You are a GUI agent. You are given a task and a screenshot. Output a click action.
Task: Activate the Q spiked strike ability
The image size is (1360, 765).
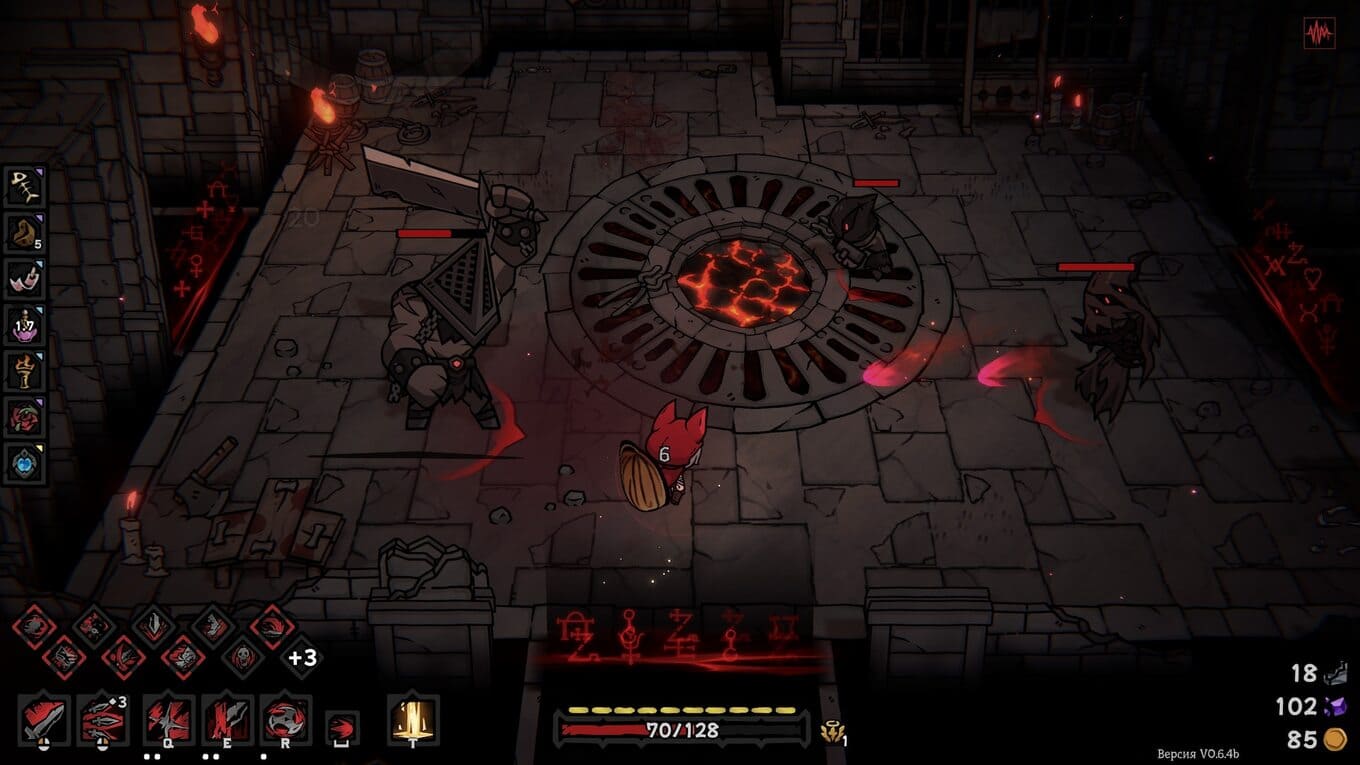[168, 719]
